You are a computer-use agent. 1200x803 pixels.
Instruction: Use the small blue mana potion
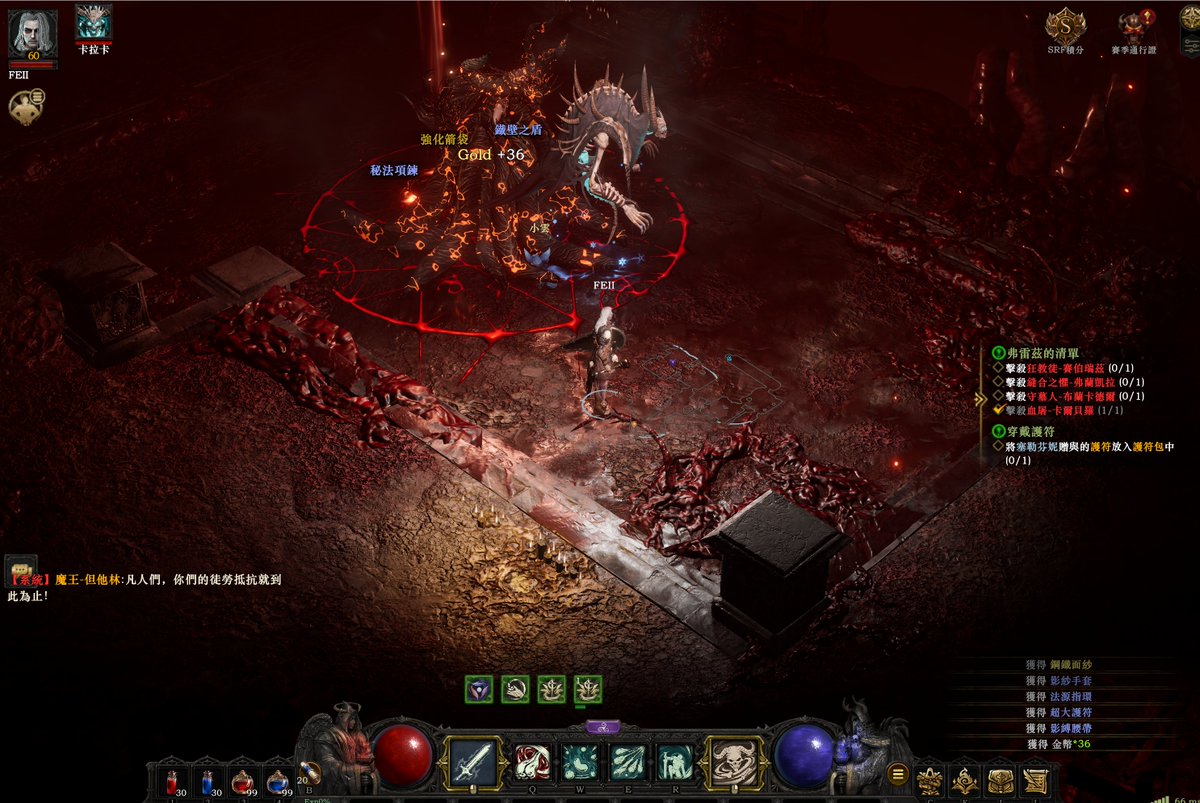pyautogui.click(x=208, y=781)
